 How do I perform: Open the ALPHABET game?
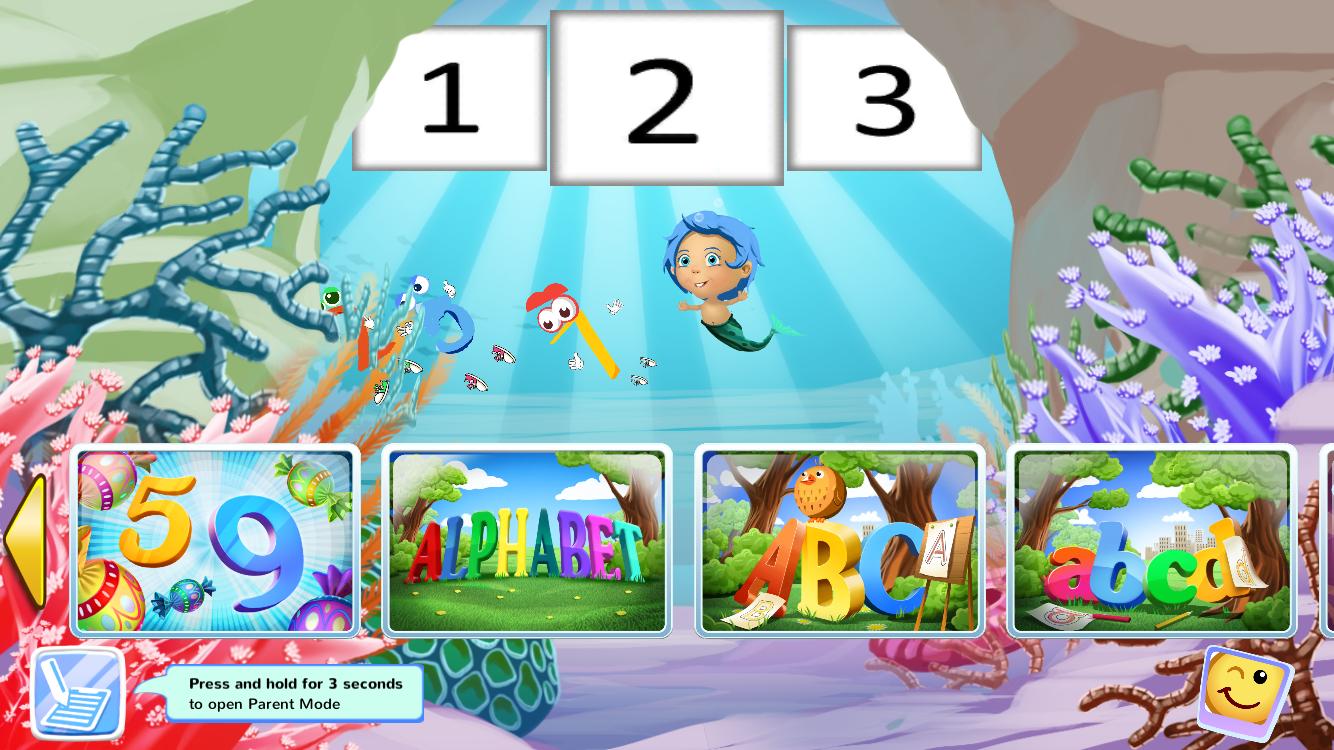(527, 543)
